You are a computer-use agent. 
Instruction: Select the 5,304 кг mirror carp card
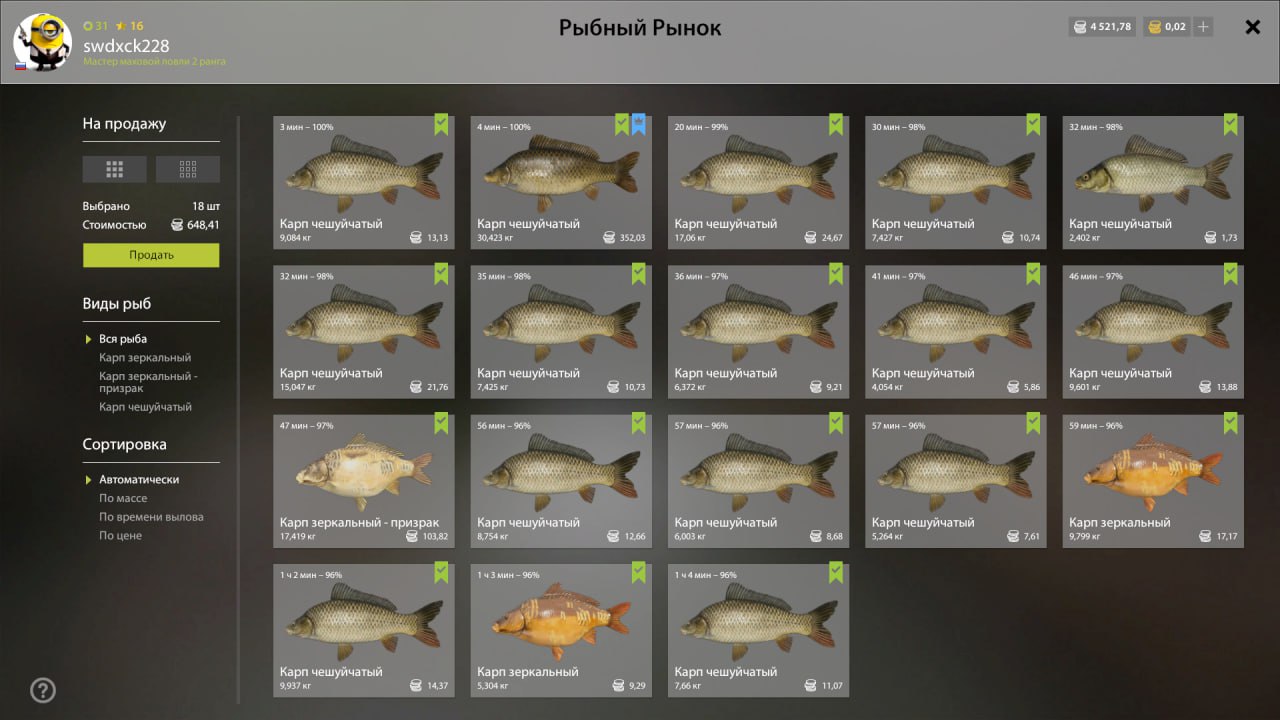pyautogui.click(x=561, y=630)
